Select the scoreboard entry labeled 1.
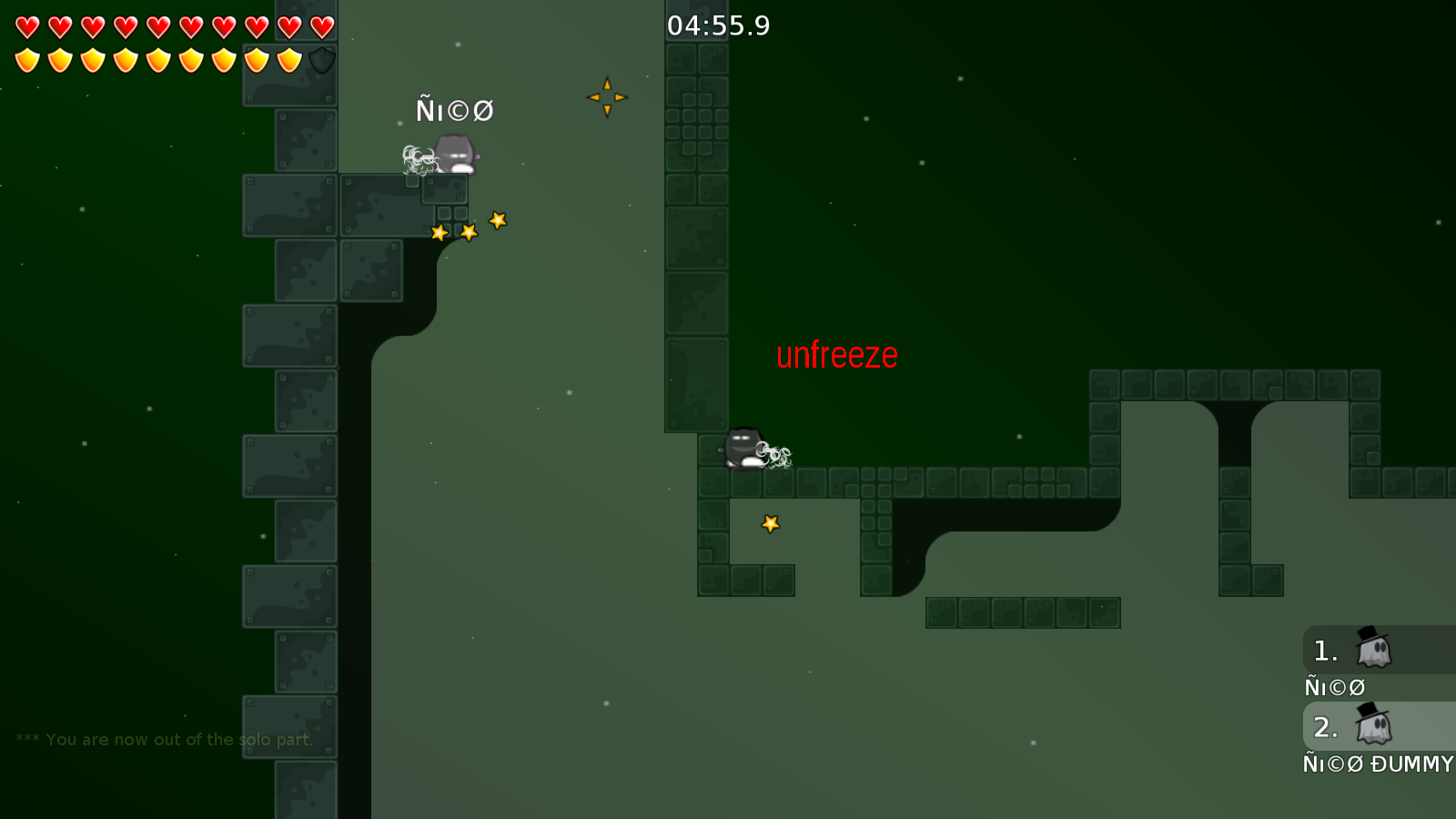Viewport: 1456px width, 819px height. tap(1325, 651)
